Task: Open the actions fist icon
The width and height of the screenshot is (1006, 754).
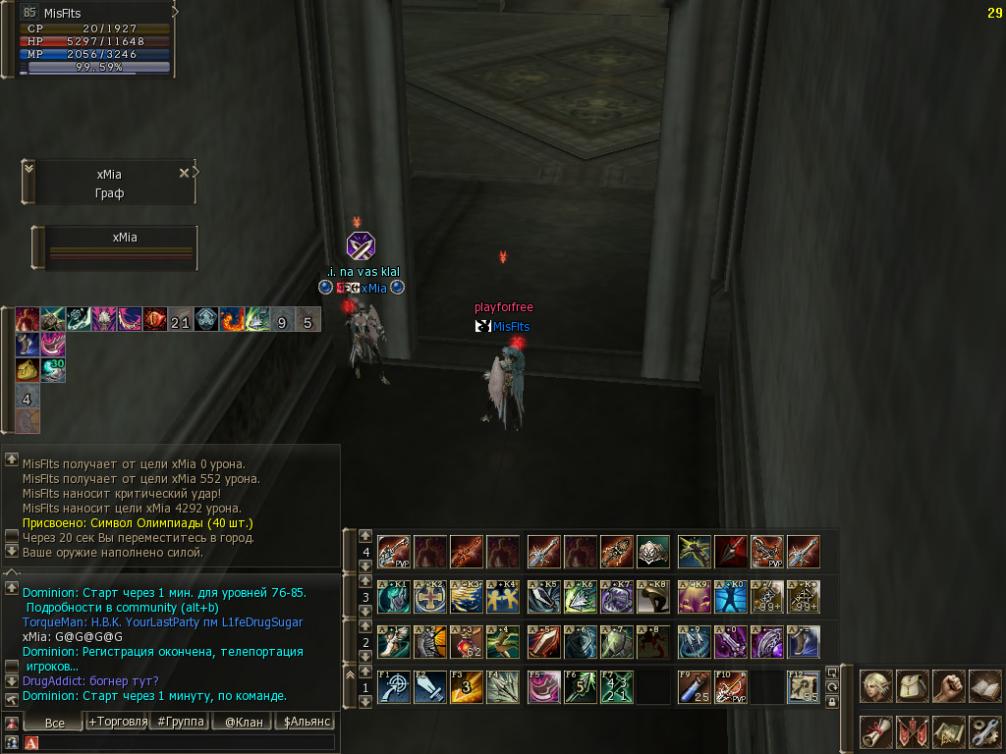Action: tap(948, 687)
